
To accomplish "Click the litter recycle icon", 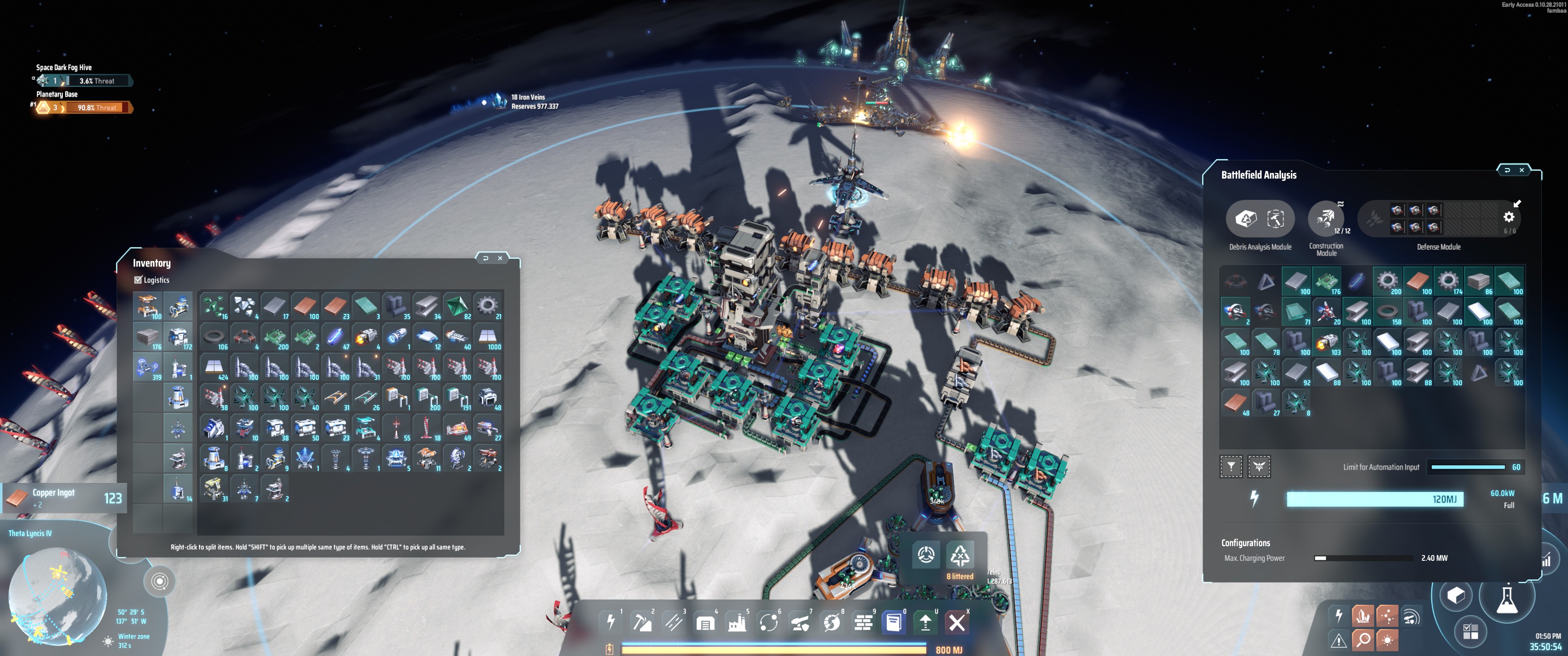I will [959, 555].
